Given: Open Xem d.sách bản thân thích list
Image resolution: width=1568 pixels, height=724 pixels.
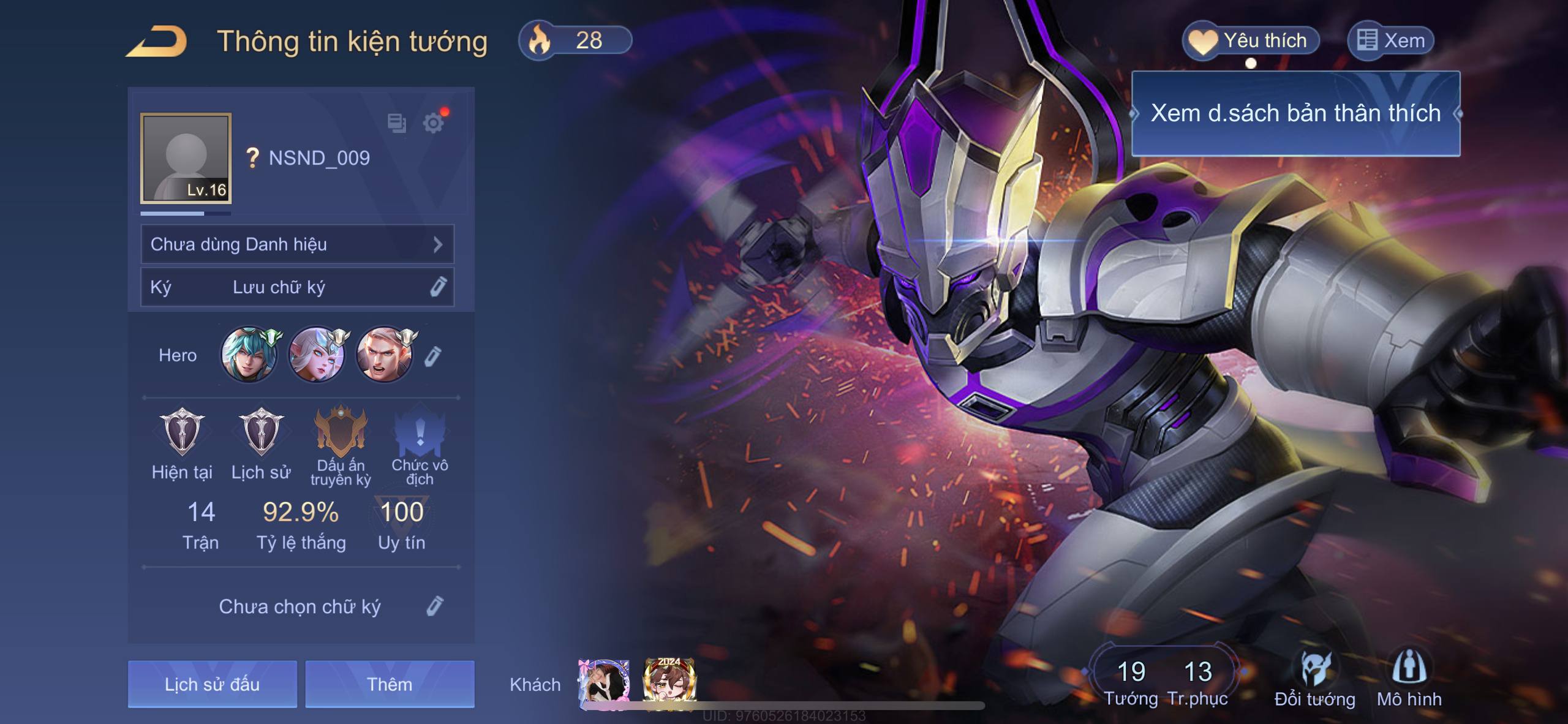Looking at the screenshot, I should pyautogui.click(x=1295, y=113).
